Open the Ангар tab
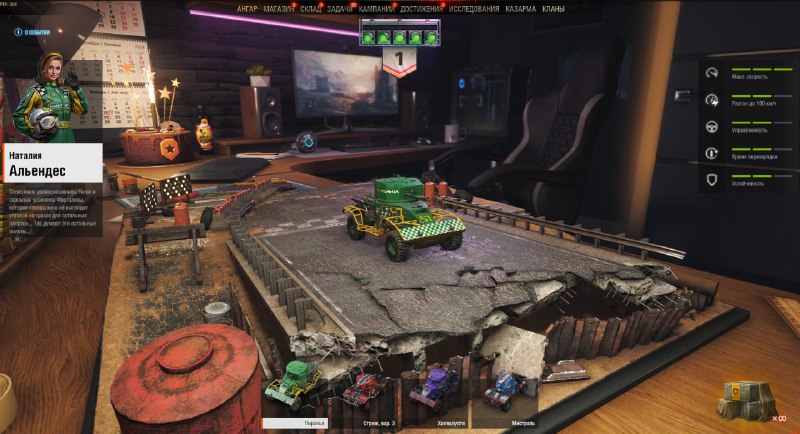This screenshot has height=434, width=800. [248, 9]
